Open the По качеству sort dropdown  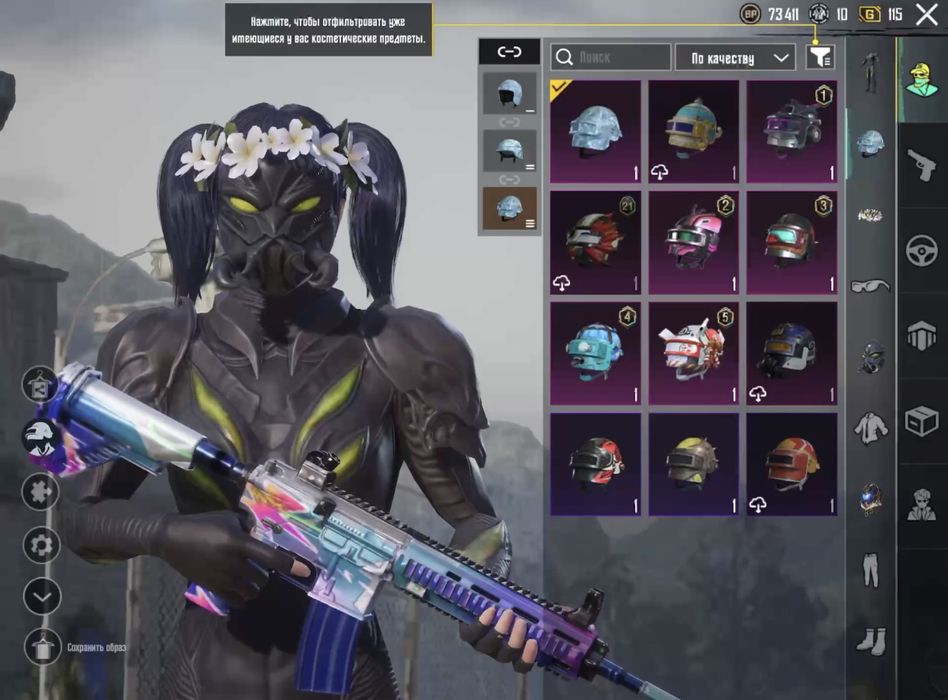pyautogui.click(x=735, y=58)
